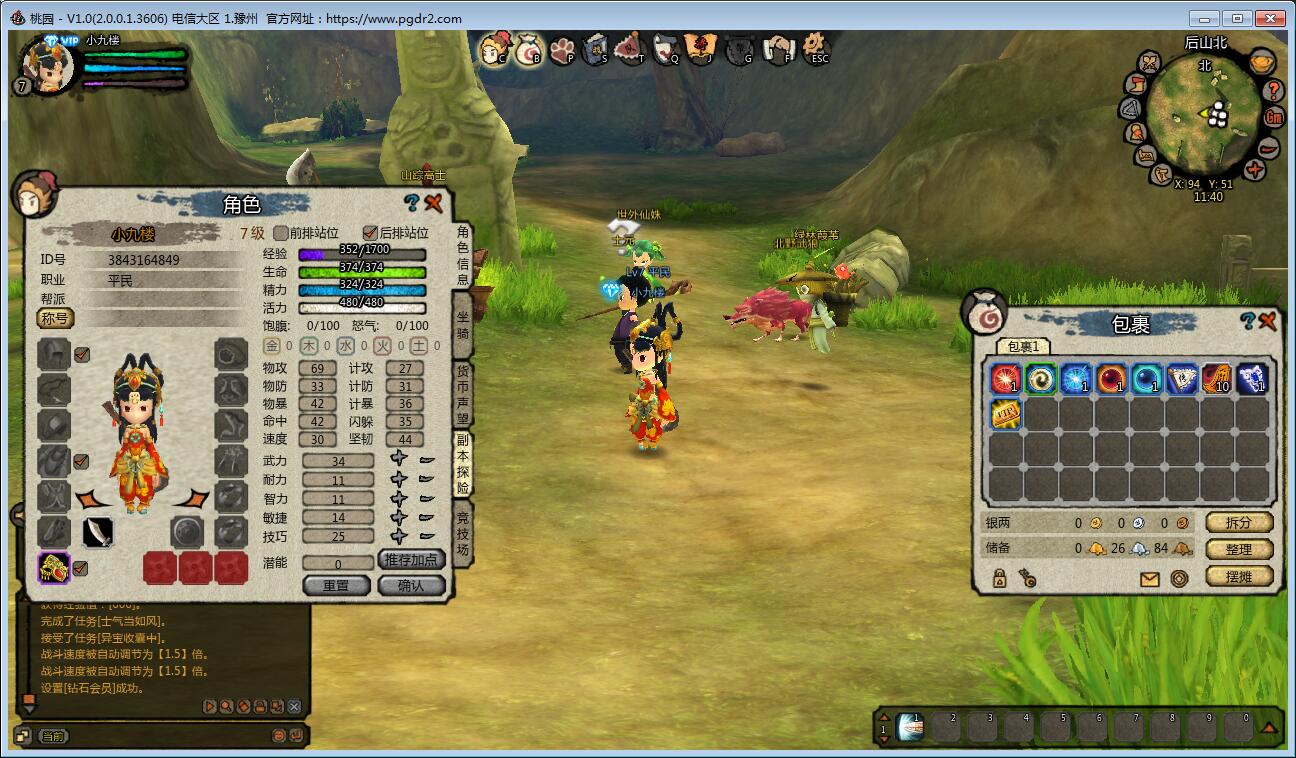Select the equipped sword weapon slot

coord(97,531)
